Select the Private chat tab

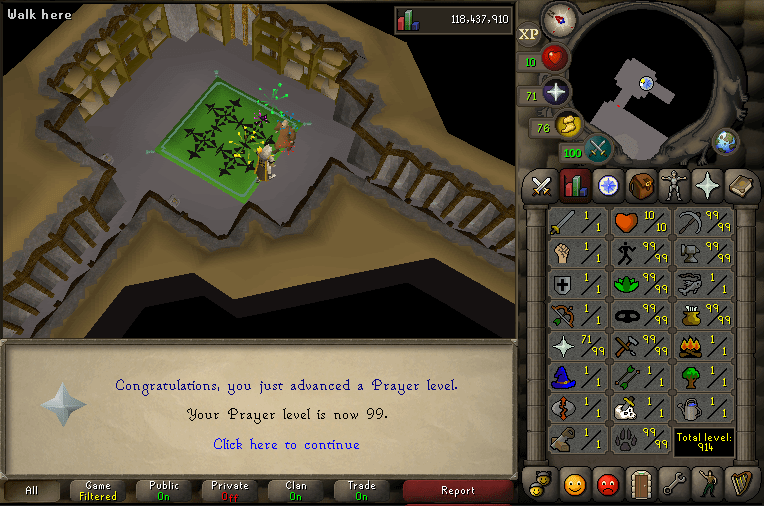[x=230, y=491]
